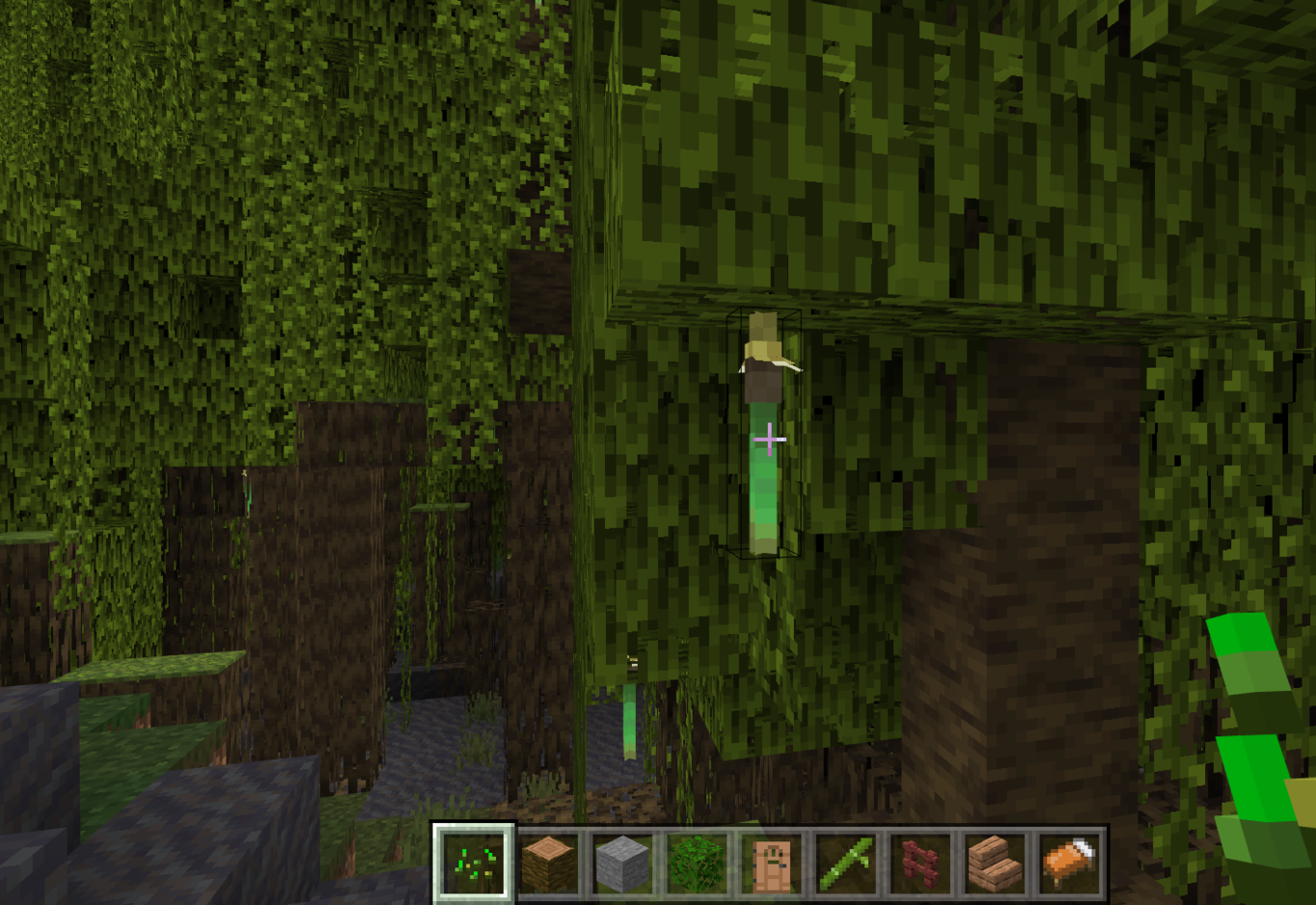Click the selected slot highlight frame
Screen dimensions: 1316x905
(476, 864)
